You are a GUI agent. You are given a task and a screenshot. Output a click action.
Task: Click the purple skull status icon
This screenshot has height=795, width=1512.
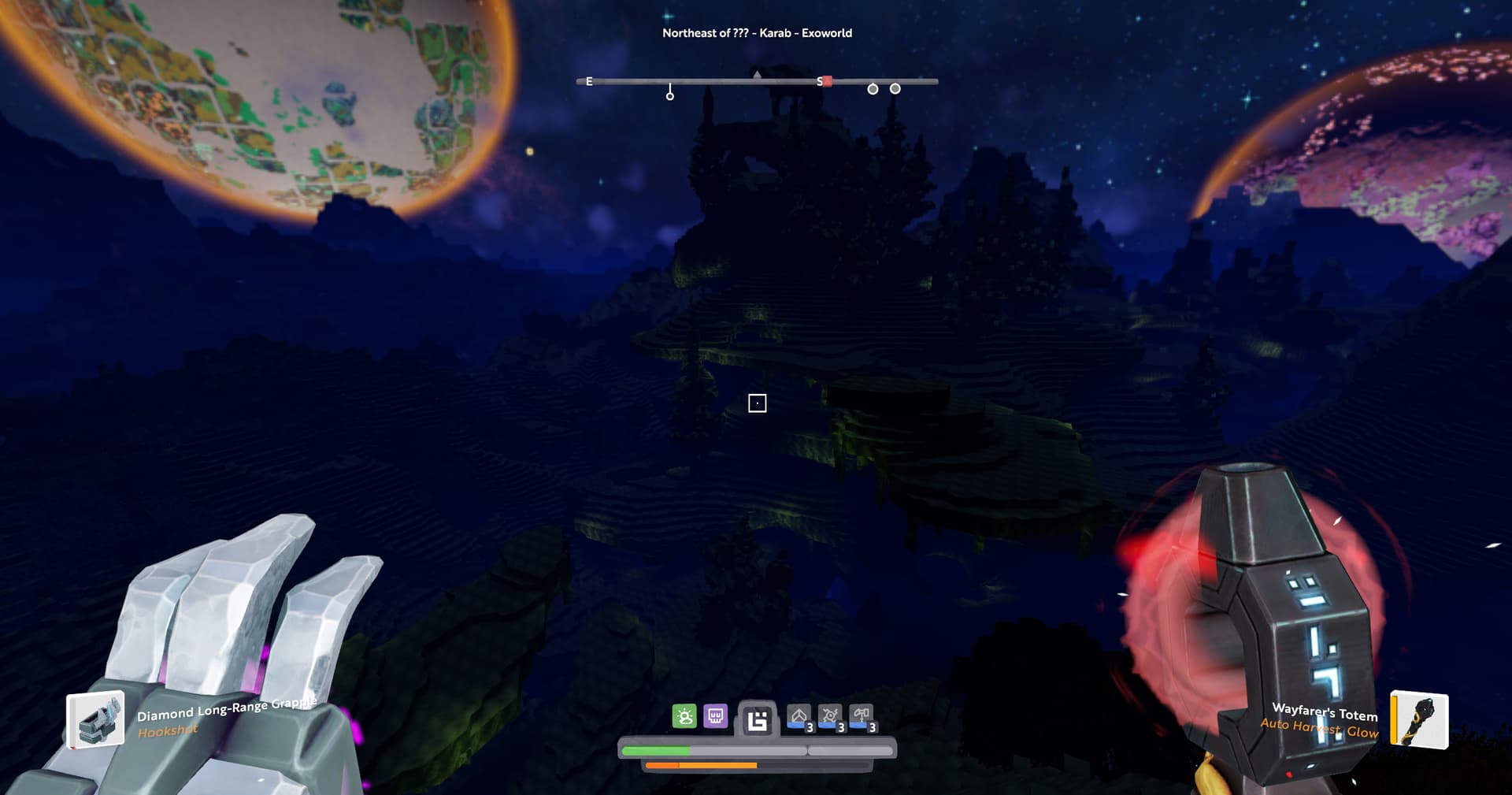coord(715,716)
